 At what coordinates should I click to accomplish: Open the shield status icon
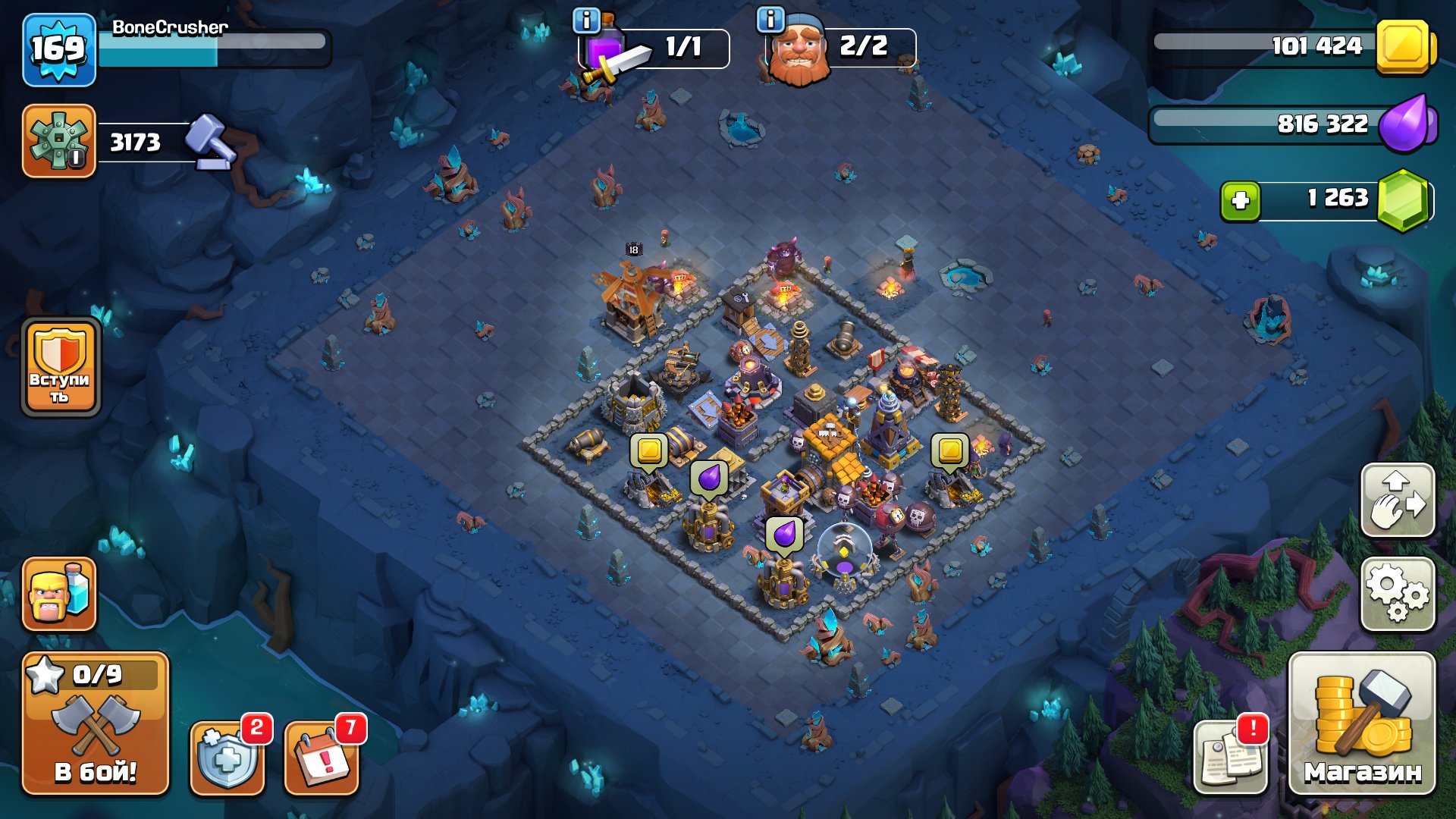click(227, 757)
